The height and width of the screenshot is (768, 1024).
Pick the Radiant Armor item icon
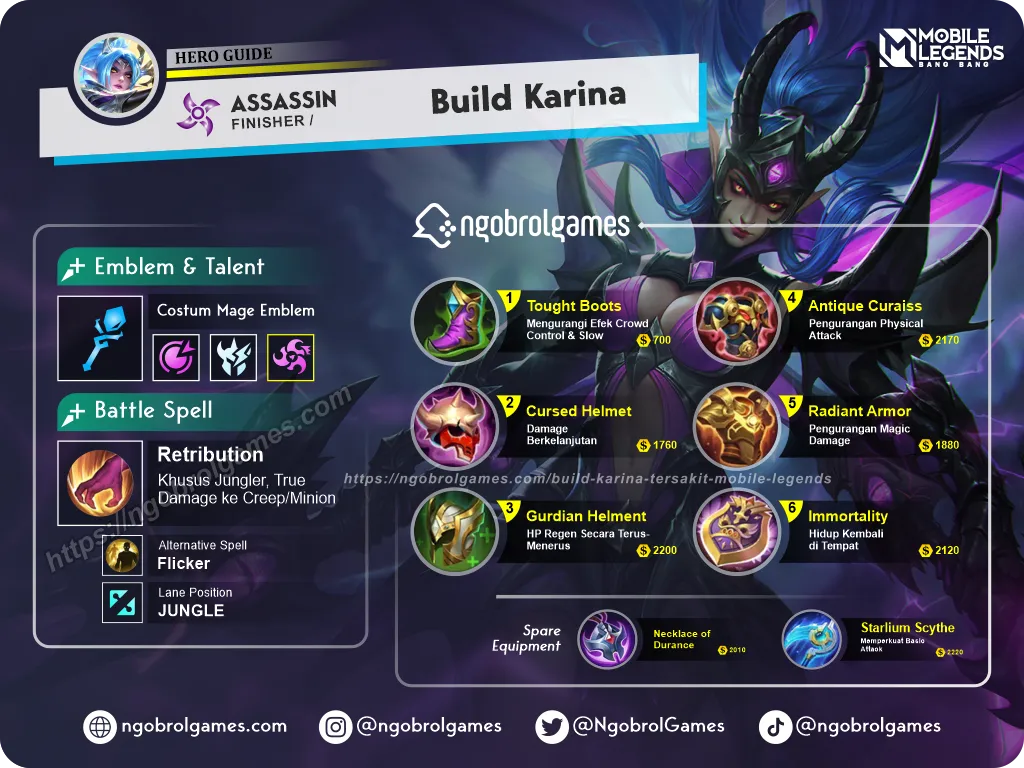tap(737, 427)
